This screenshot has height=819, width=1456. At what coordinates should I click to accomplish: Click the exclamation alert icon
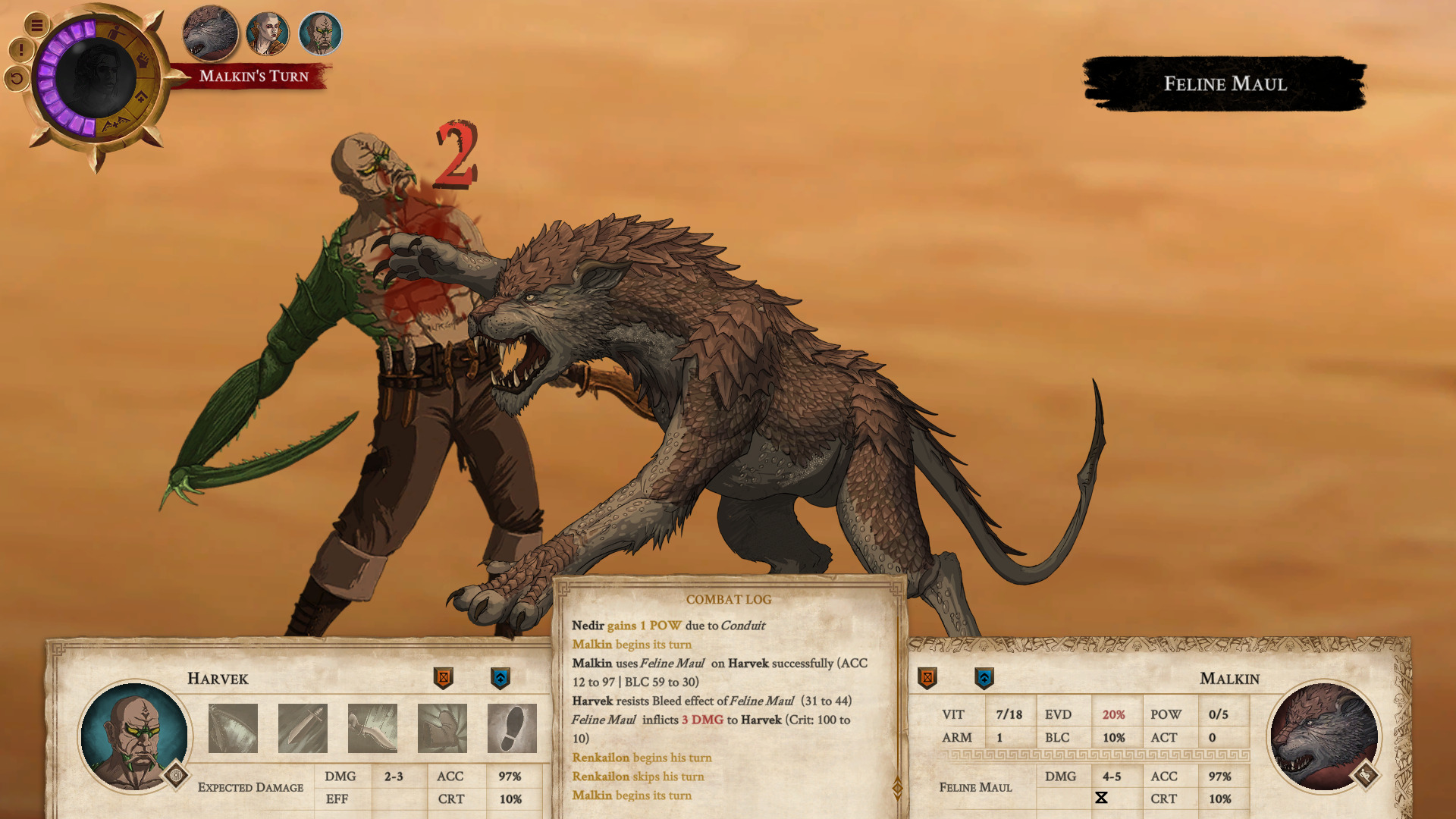(x=20, y=50)
